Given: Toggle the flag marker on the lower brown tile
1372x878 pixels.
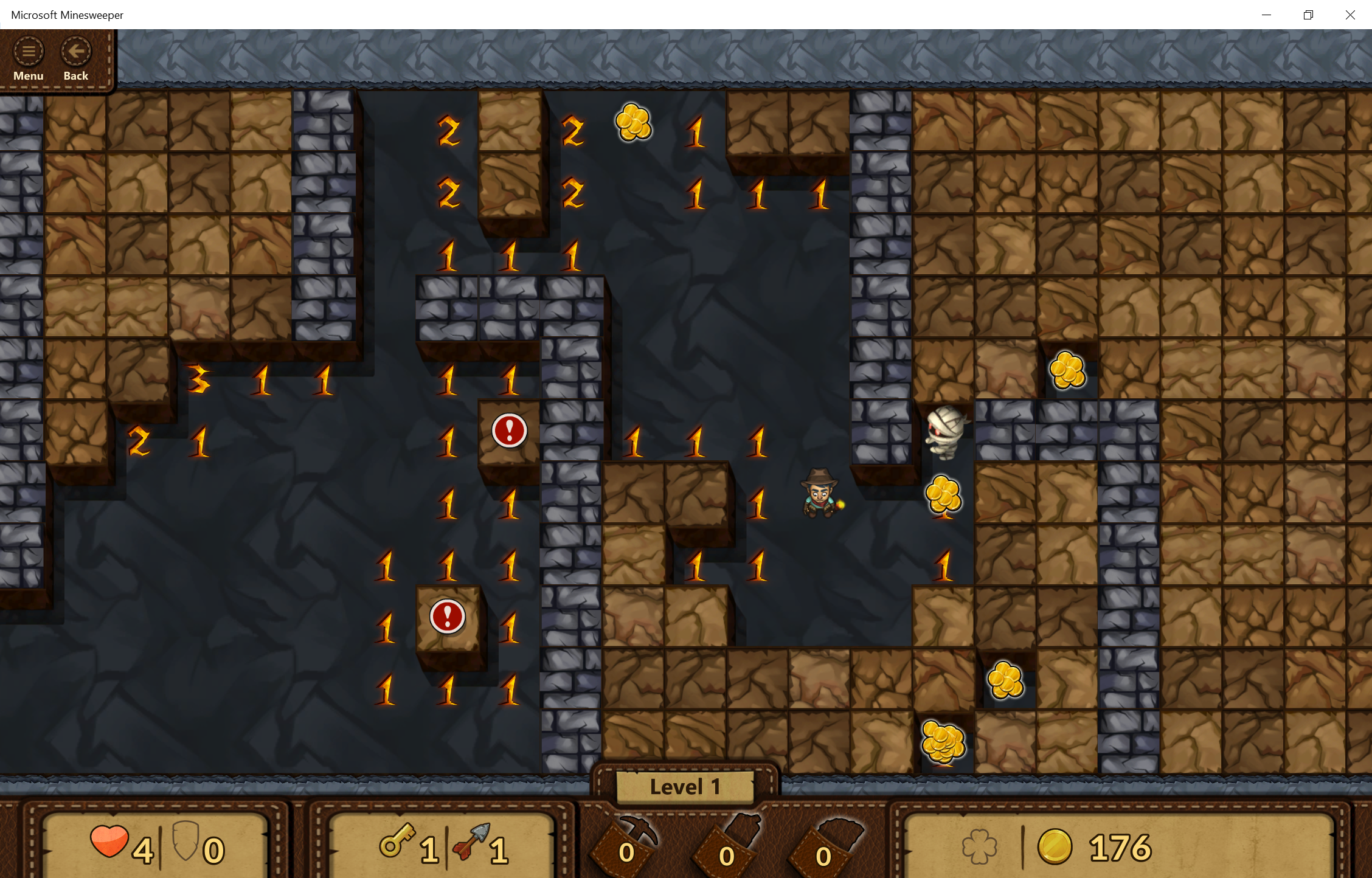Looking at the screenshot, I should tap(448, 615).
